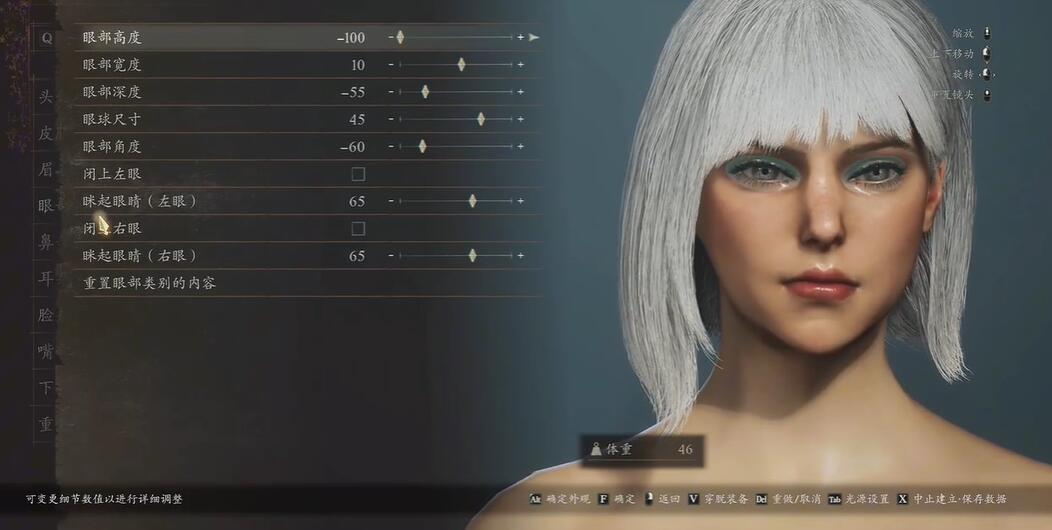Adjust the 眯起眼睛（左眼）slider
Image resolution: width=1052 pixels, height=530 pixels.
click(x=472, y=201)
